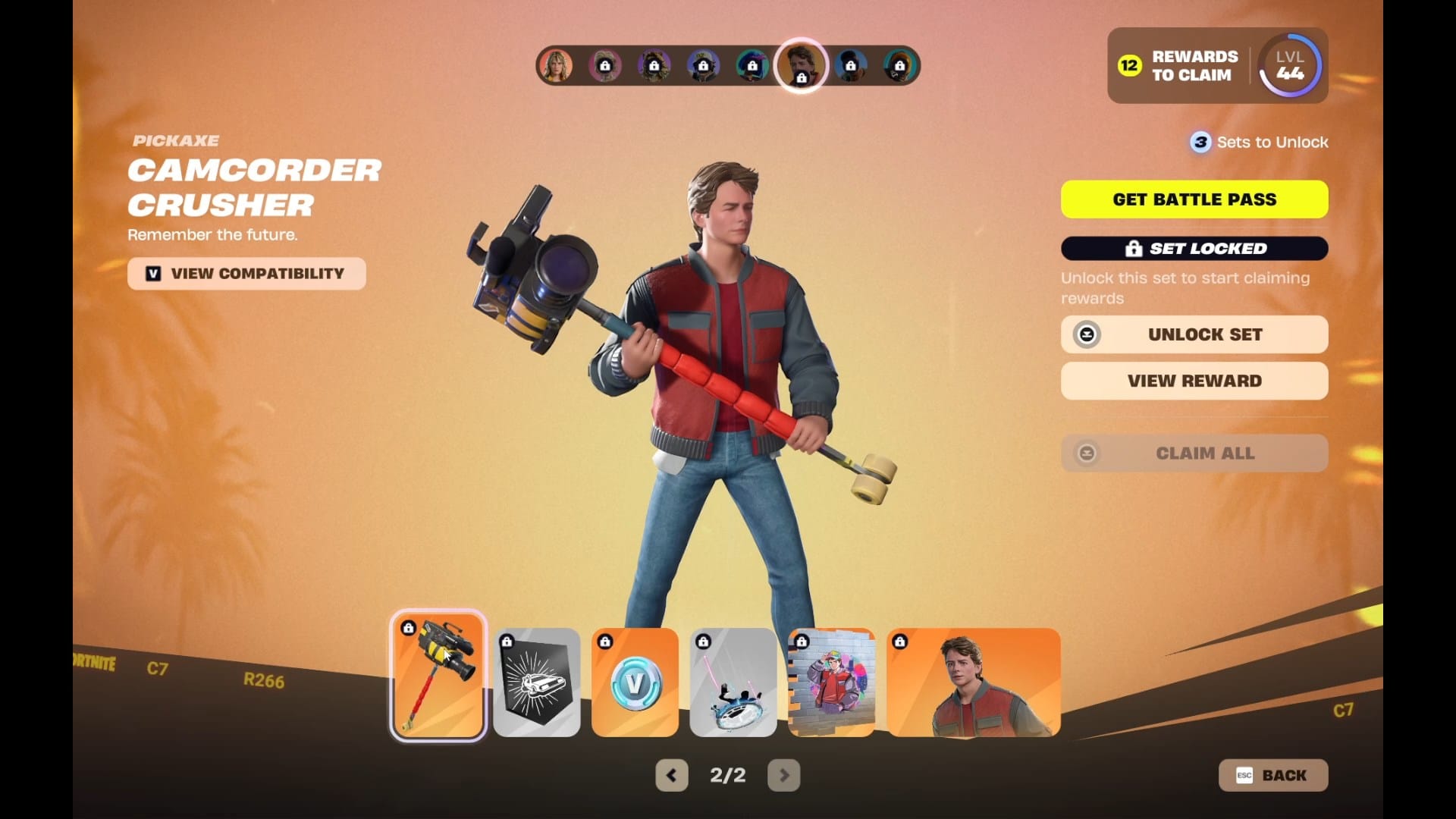The image size is (1456, 819).
Task: Select the hoverboard emote reward tile
Action: pyautogui.click(x=733, y=682)
